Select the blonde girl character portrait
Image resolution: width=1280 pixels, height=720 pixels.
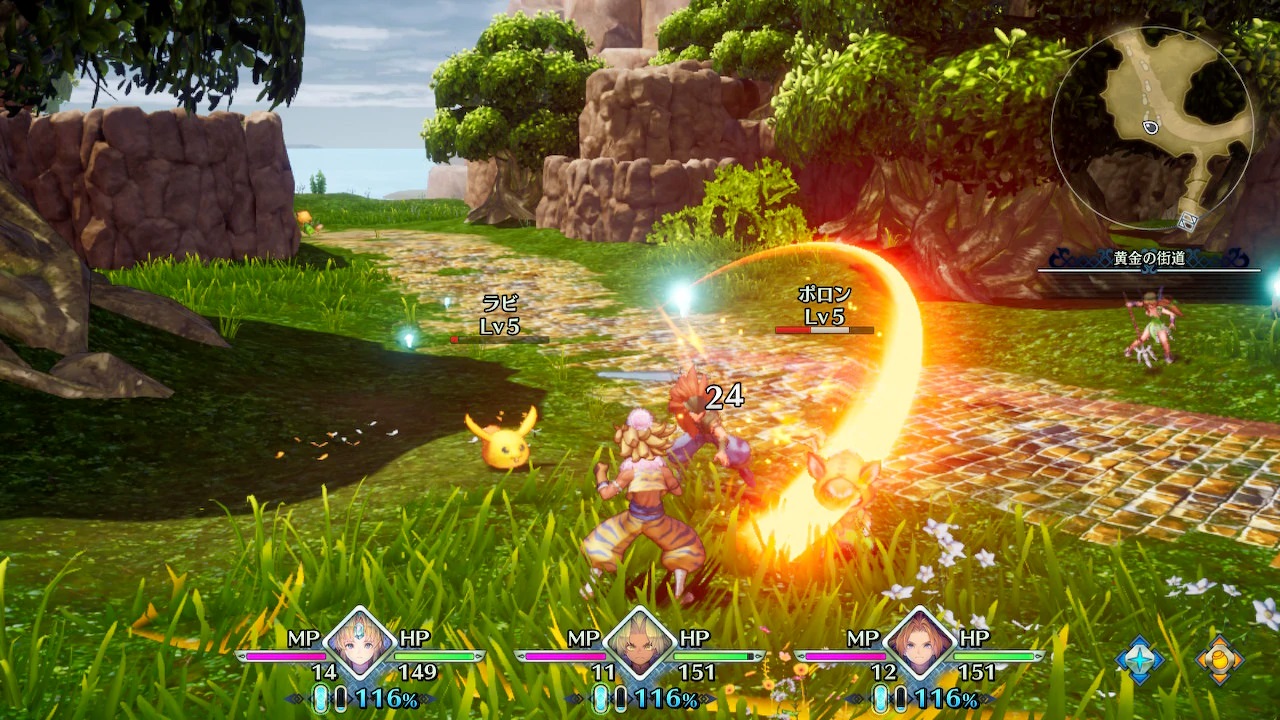point(359,645)
